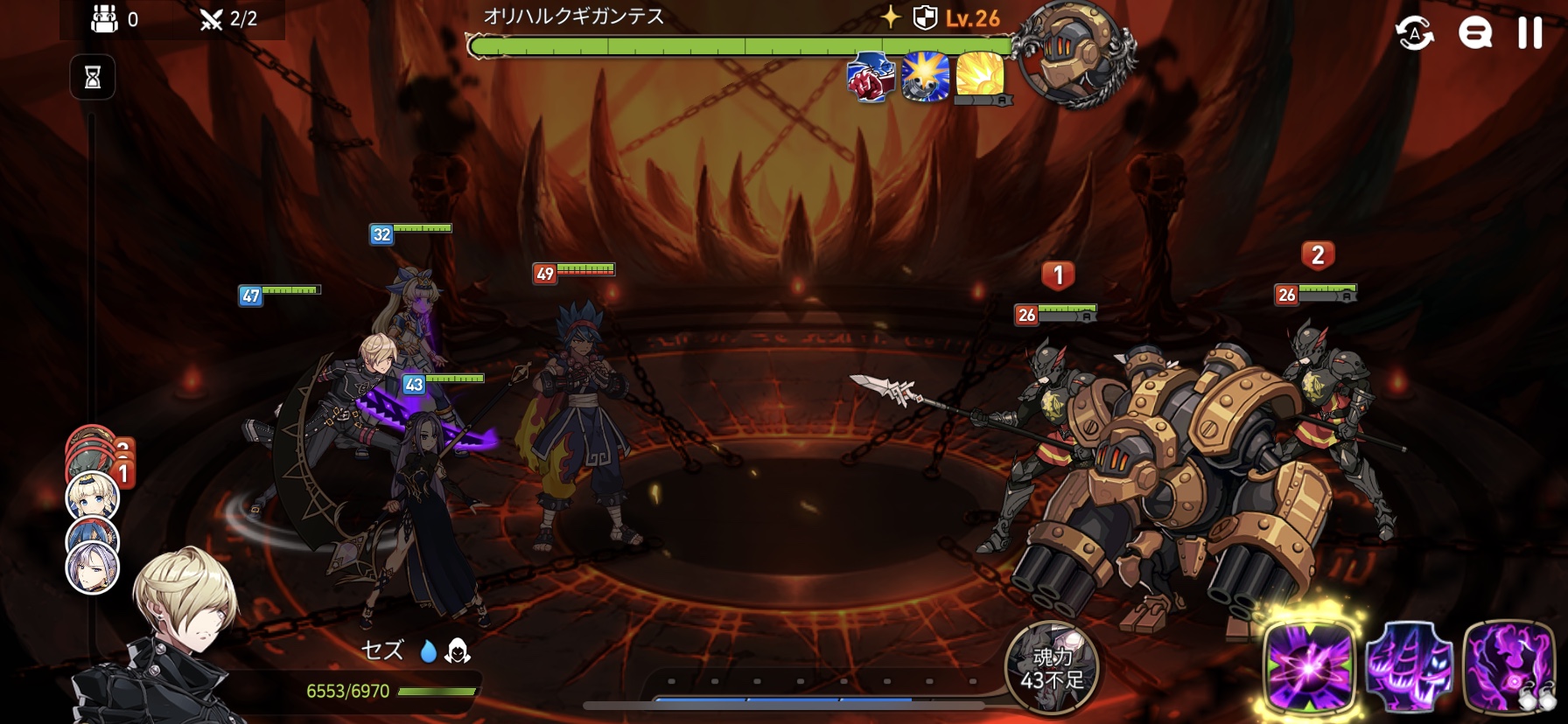Select the purple demon claw skill
This screenshot has width=1568, height=724.
(x=1409, y=667)
